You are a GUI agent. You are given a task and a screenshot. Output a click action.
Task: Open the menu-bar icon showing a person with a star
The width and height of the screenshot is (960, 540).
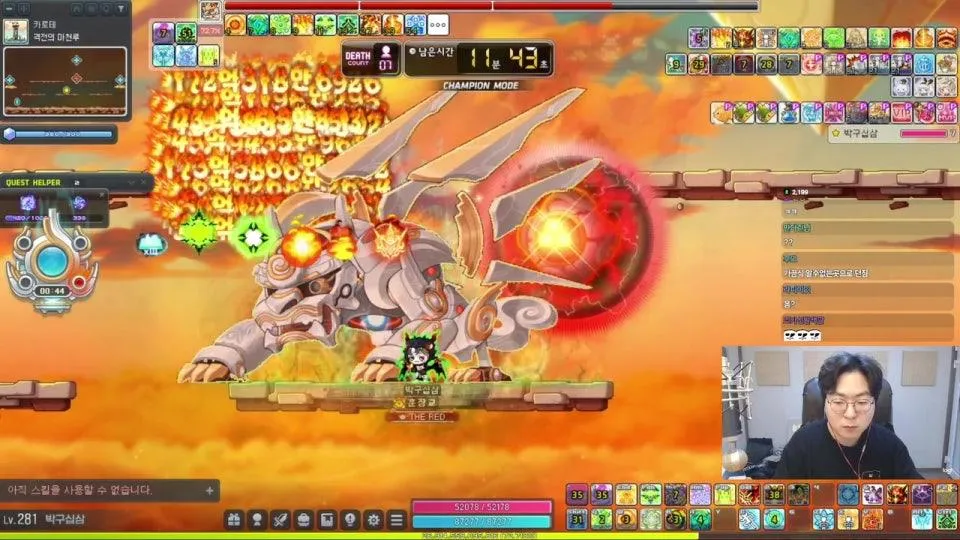click(257, 520)
